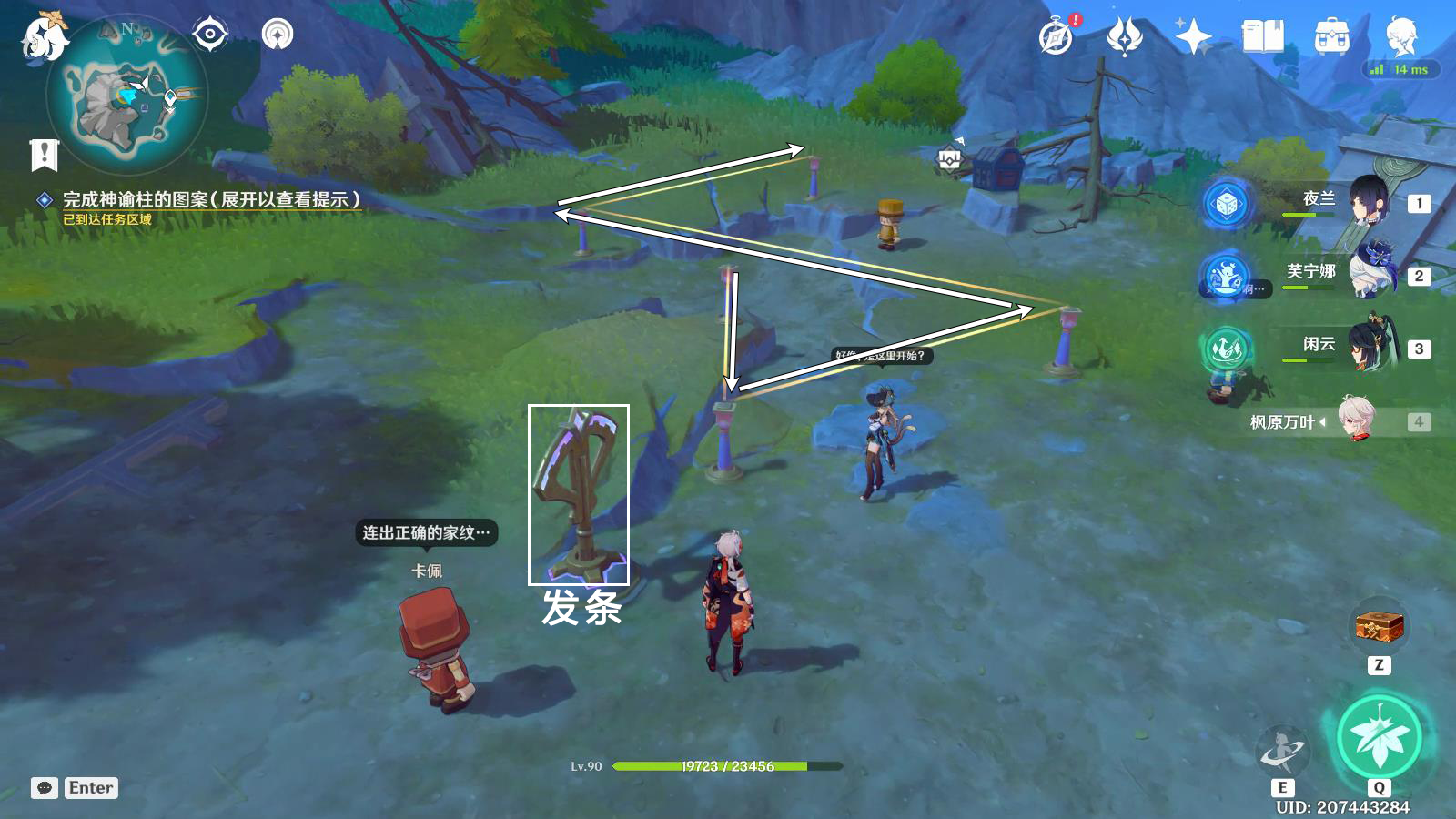The height and width of the screenshot is (819, 1456).
Task: Open the battle pass wings icon
Action: 1125,37
